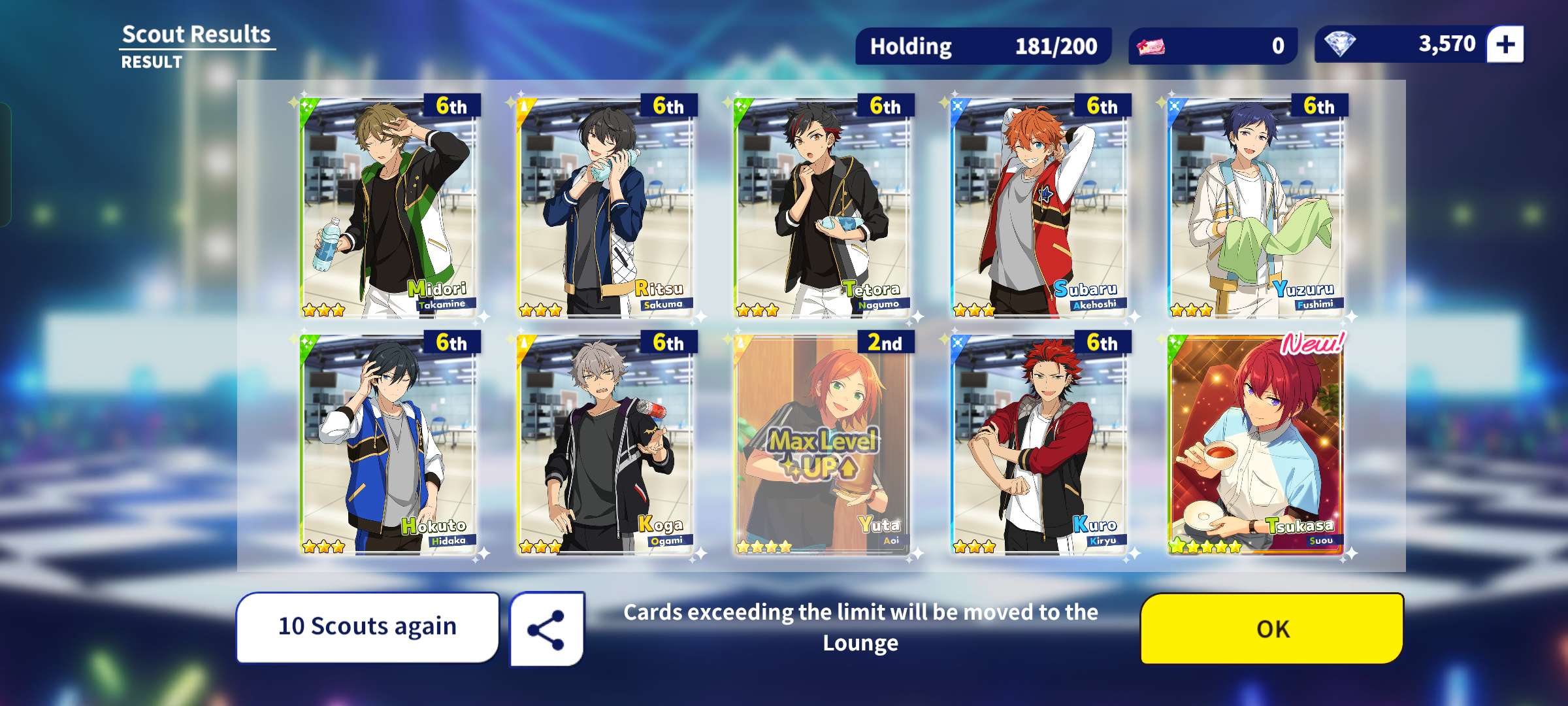Add more diamonds with the plus button
1568x706 pixels.
point(1505,44)
